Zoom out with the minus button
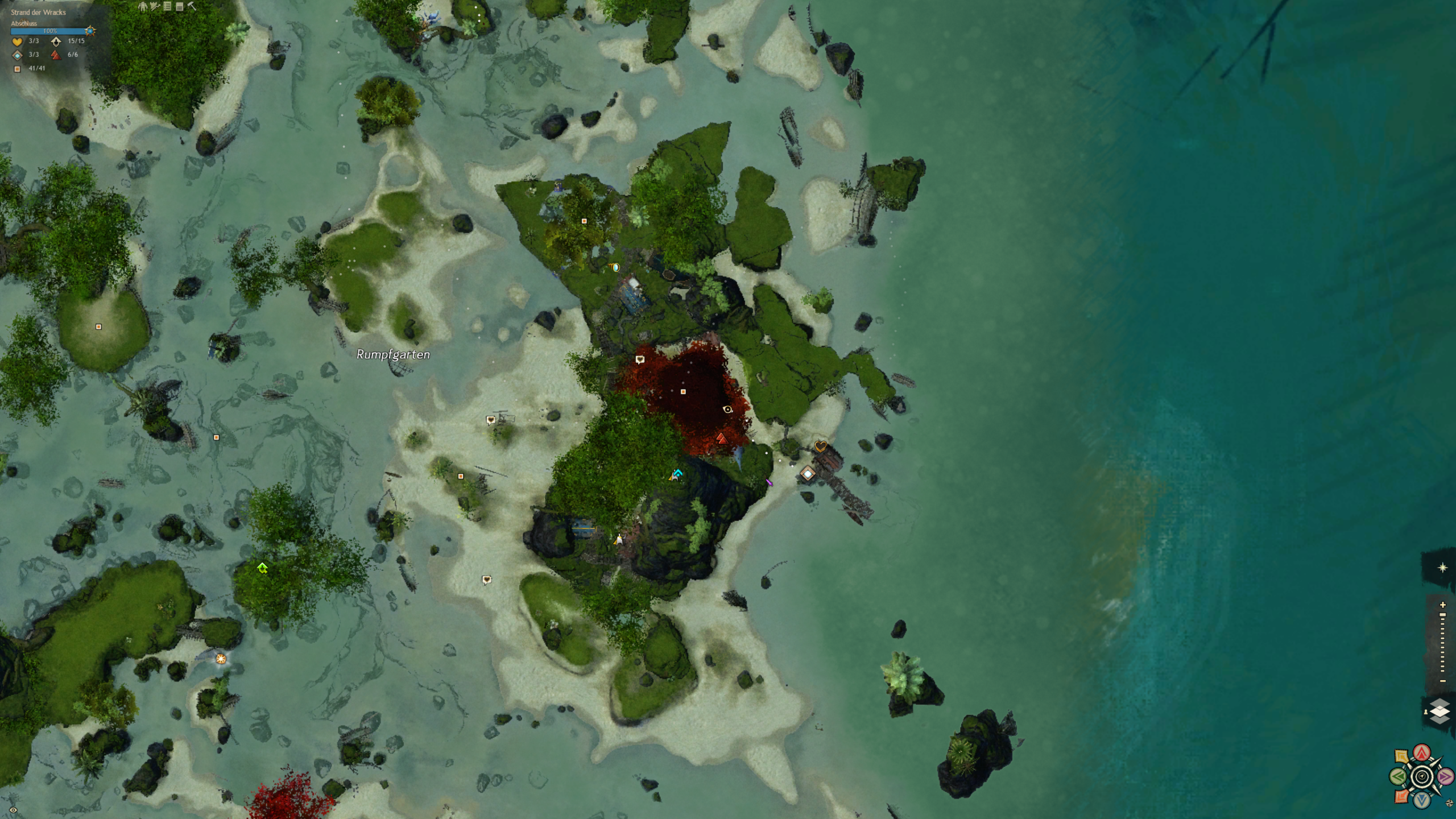The width and height of the screenshot is (1456, 819). tap(1442, 681)
